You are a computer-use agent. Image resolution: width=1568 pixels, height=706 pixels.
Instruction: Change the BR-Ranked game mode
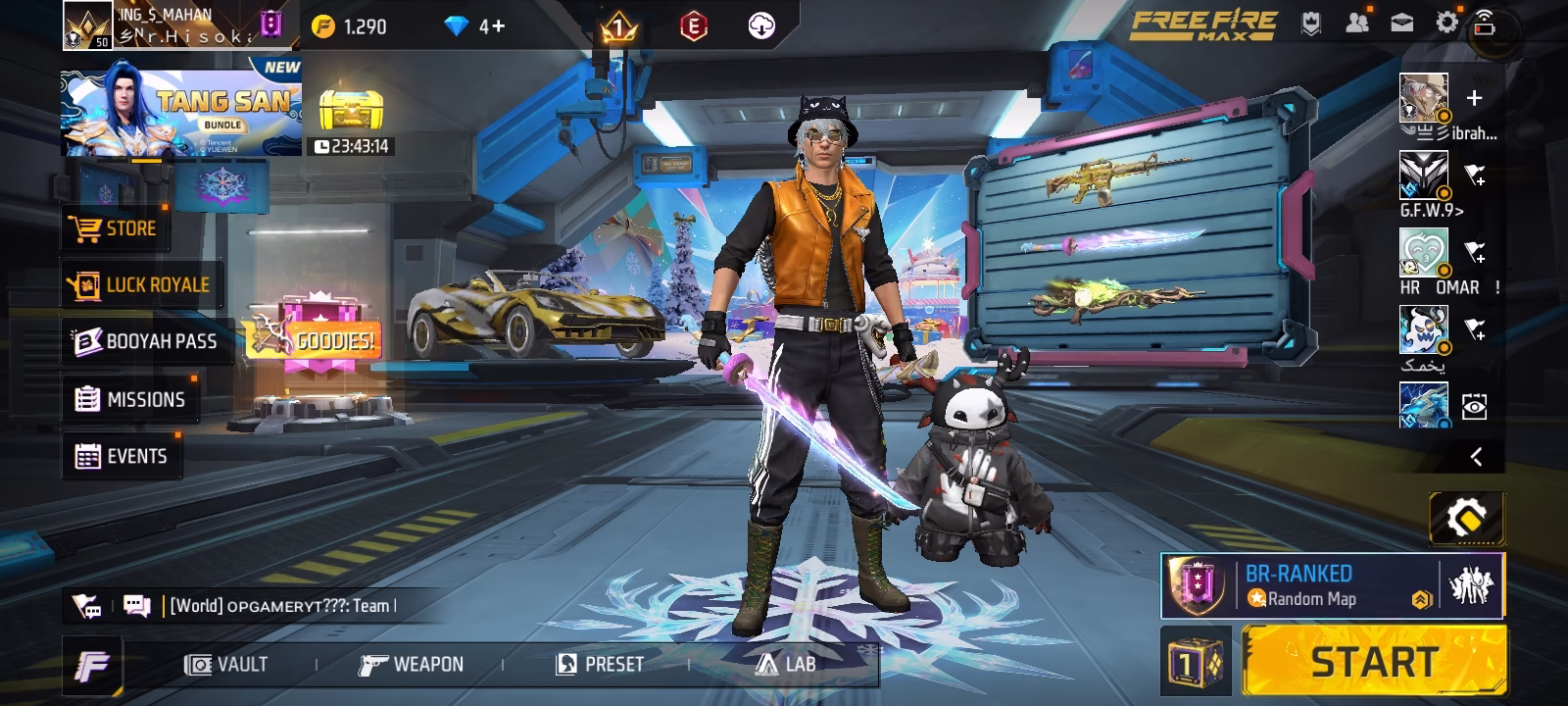click(1298, 585)
